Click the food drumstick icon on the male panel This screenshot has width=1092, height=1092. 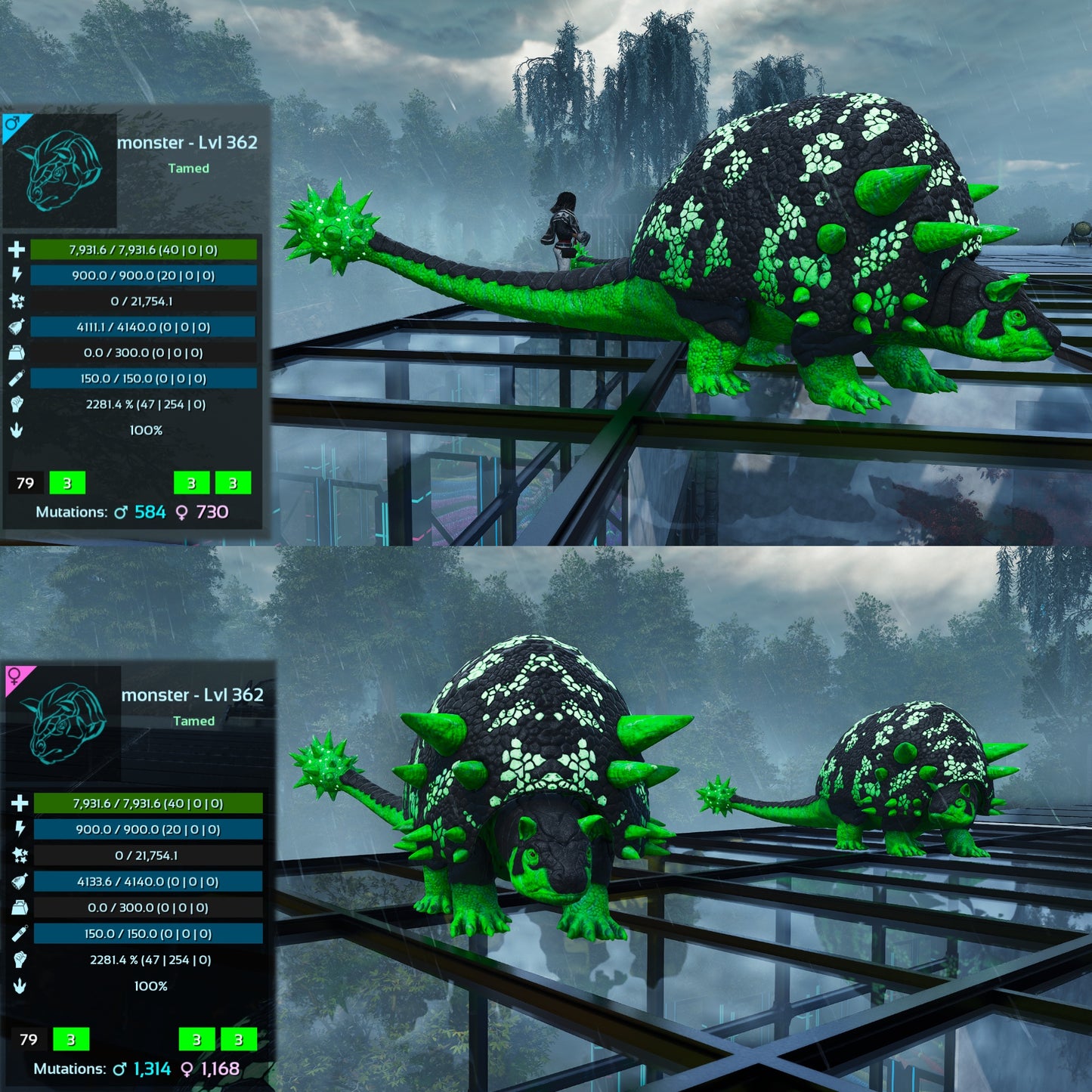tap(15, 327)
